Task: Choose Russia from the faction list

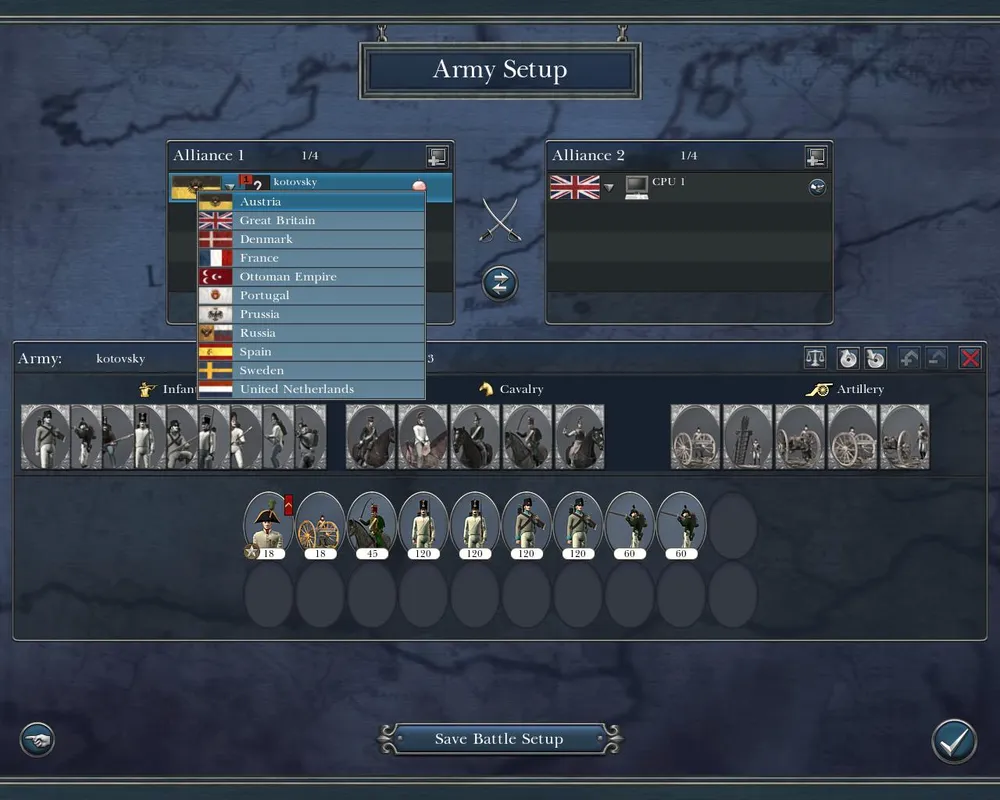Action: [310, 333]
